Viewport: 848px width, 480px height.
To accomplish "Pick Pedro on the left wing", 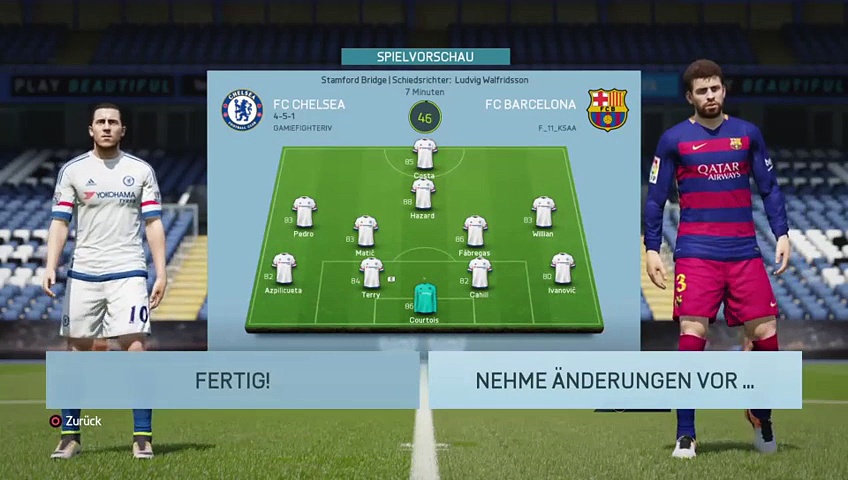I will point(304,212).
